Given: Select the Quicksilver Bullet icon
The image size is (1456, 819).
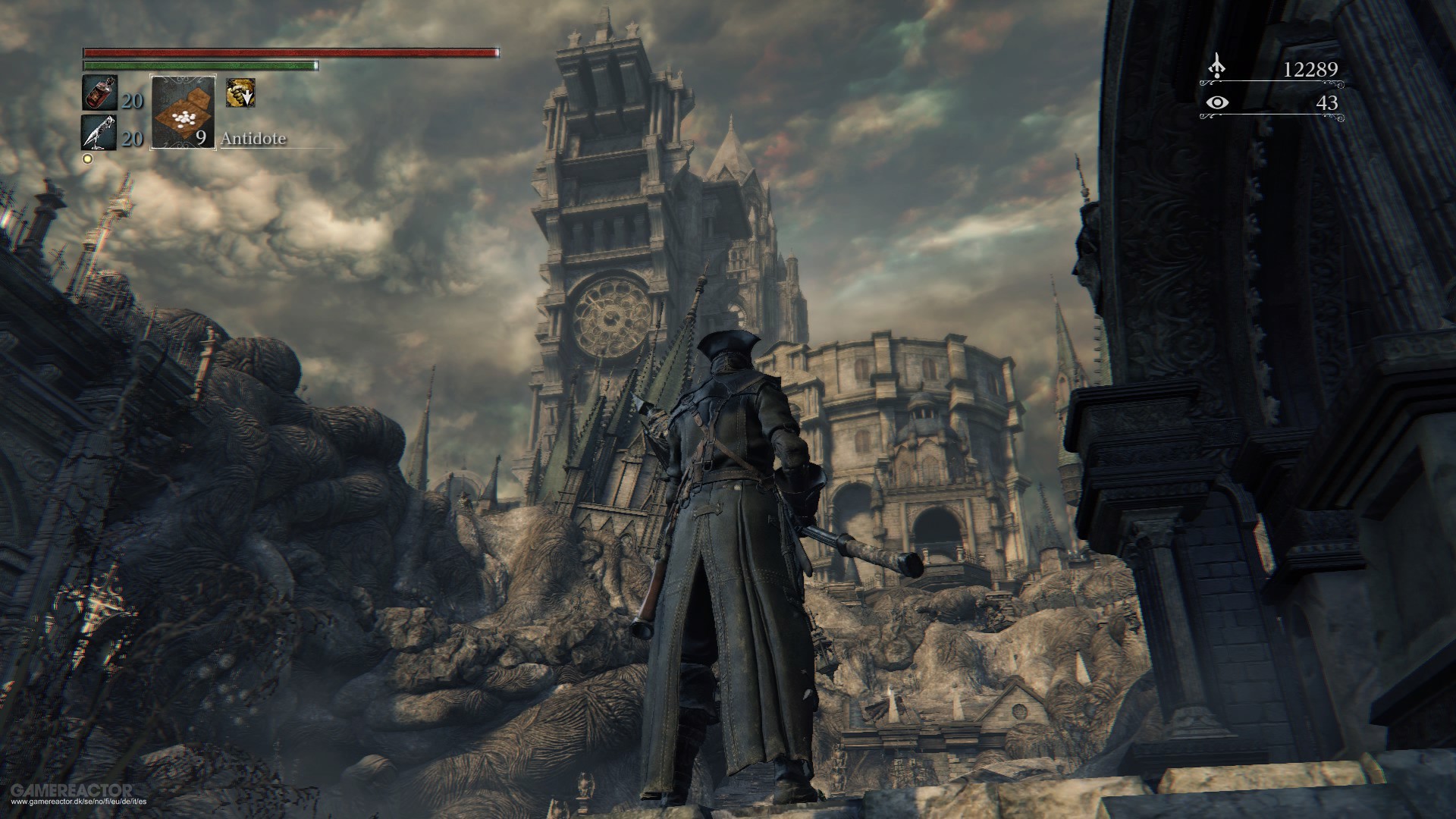Looking at the screenshot, I should click(99, 132).
